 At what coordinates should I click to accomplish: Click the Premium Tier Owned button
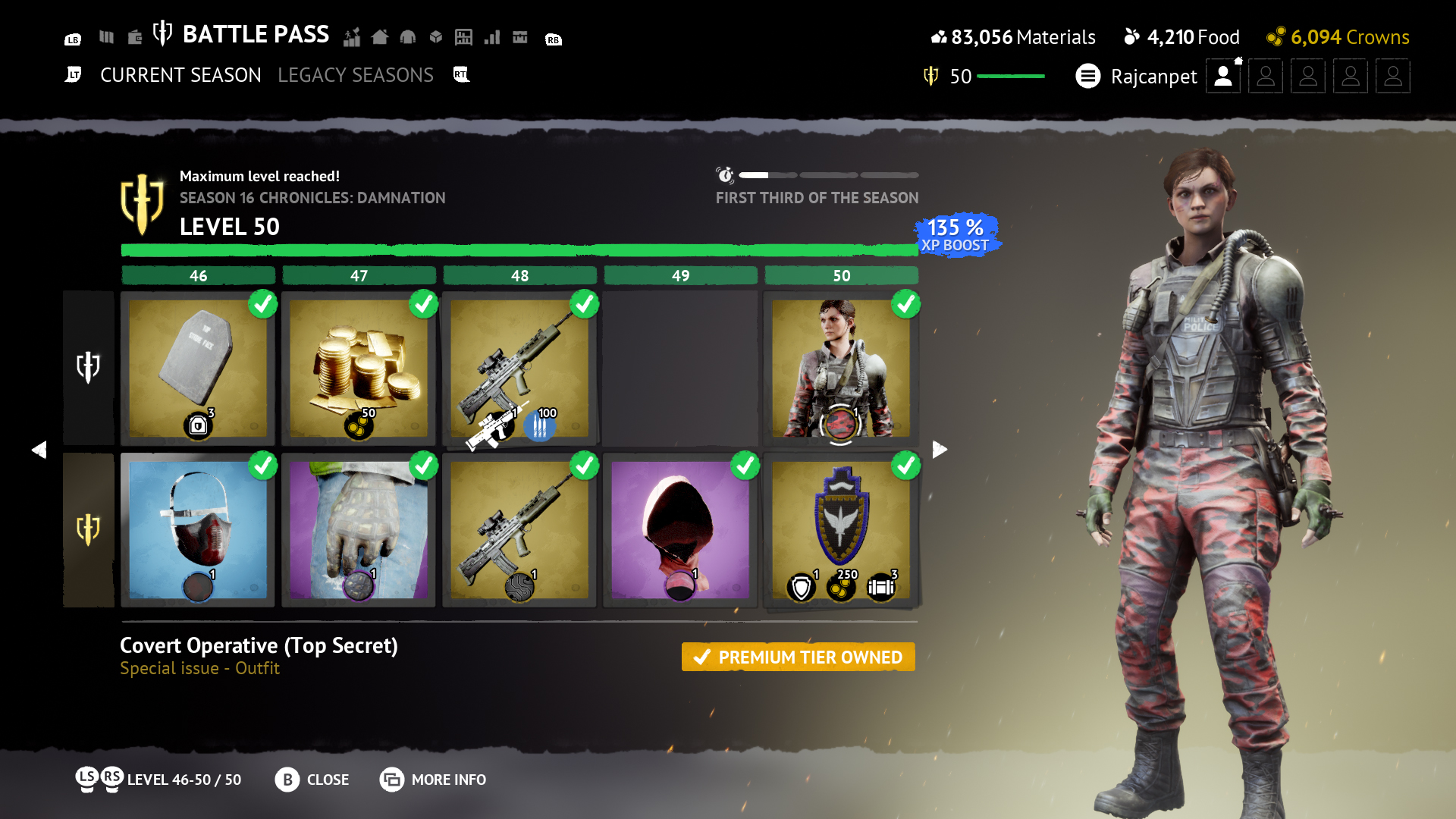798,657
